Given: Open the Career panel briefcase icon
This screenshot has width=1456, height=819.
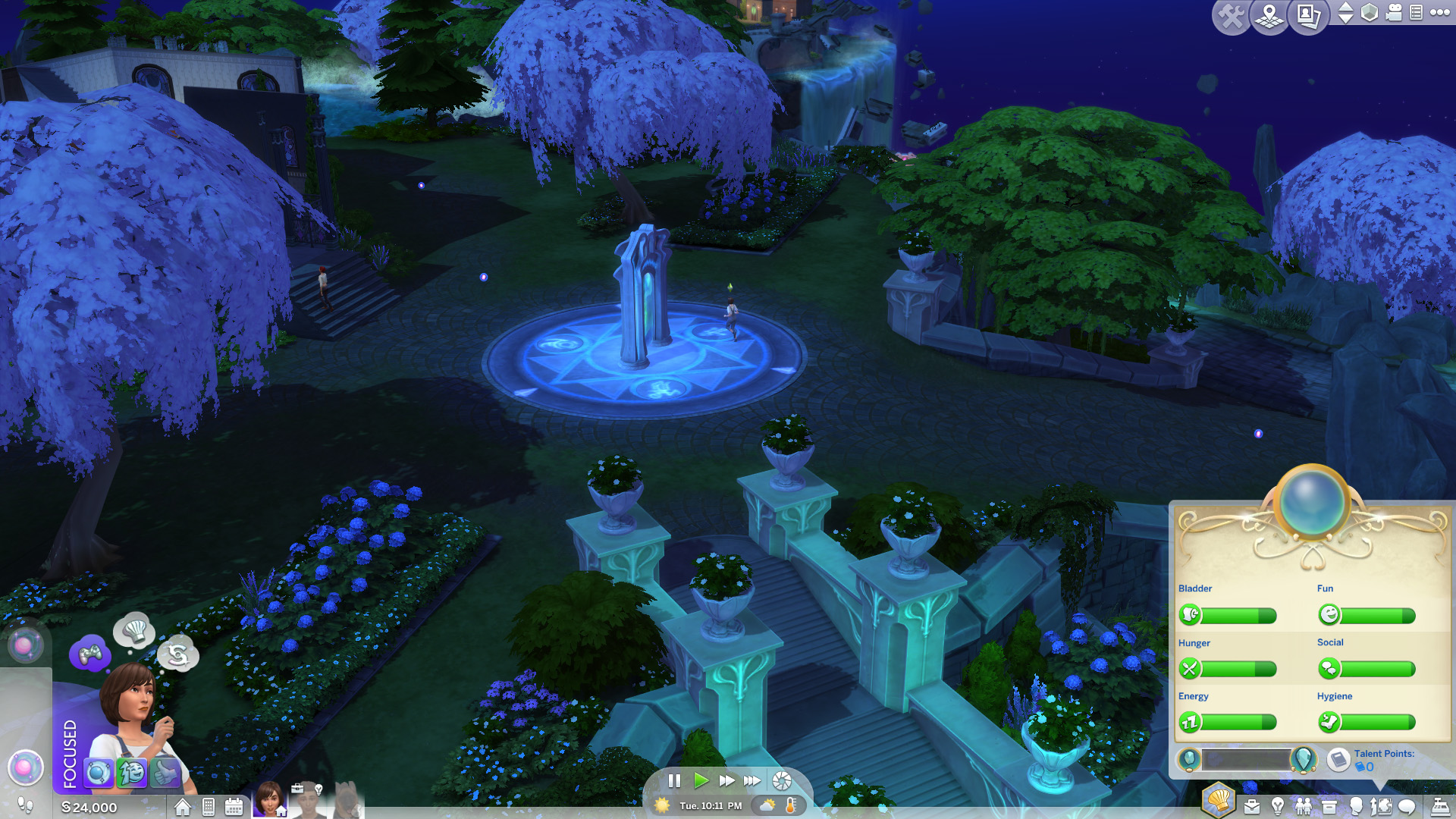Looking at the screenshot, I should 1252,807.
